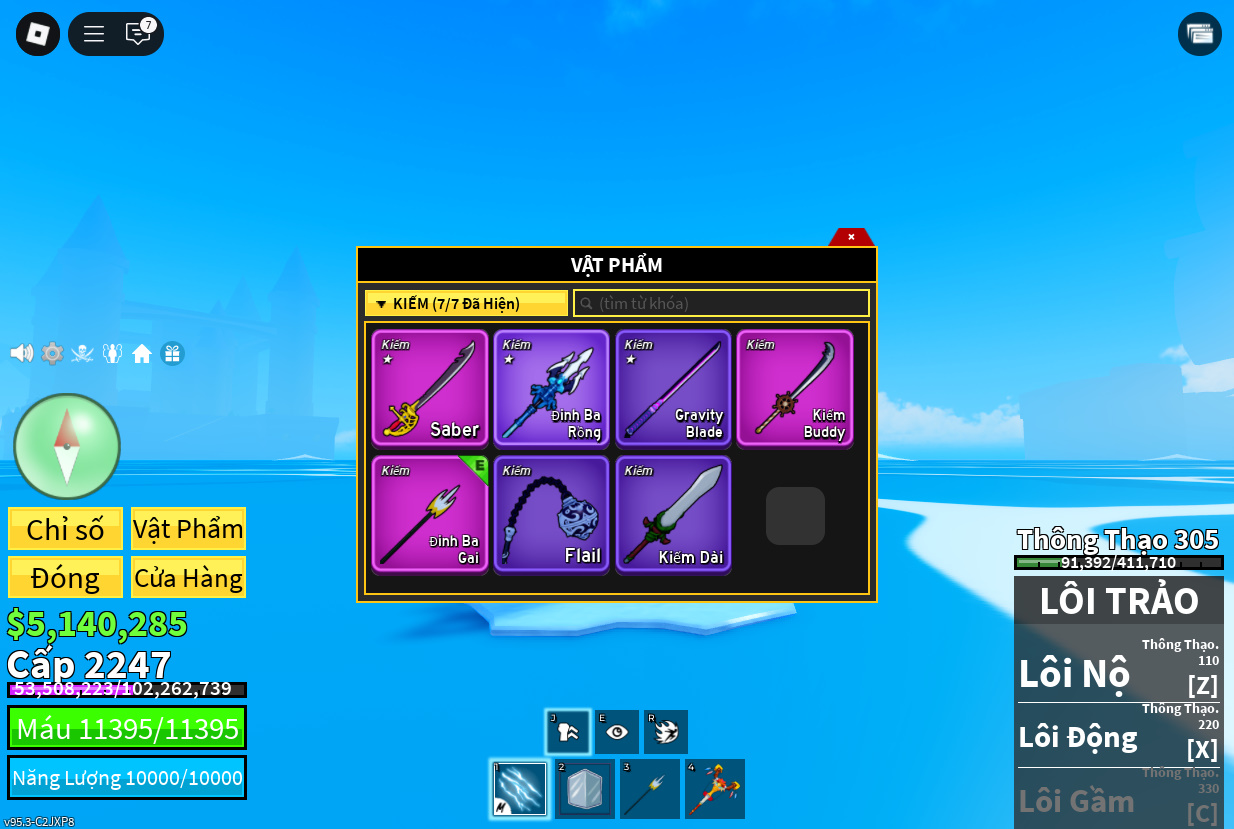
Task: Open the Cửa Hàng shop
Action: (188, 578)
